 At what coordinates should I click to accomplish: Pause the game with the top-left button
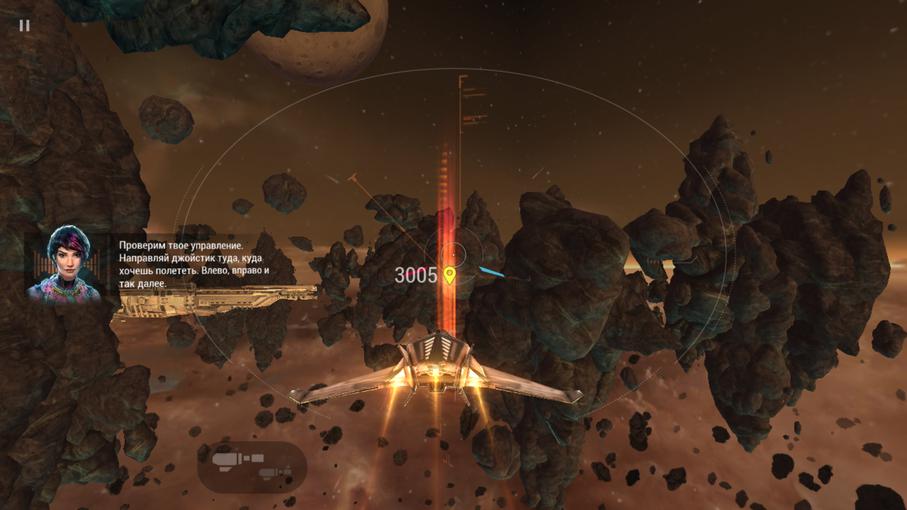[x=24, y=26]
